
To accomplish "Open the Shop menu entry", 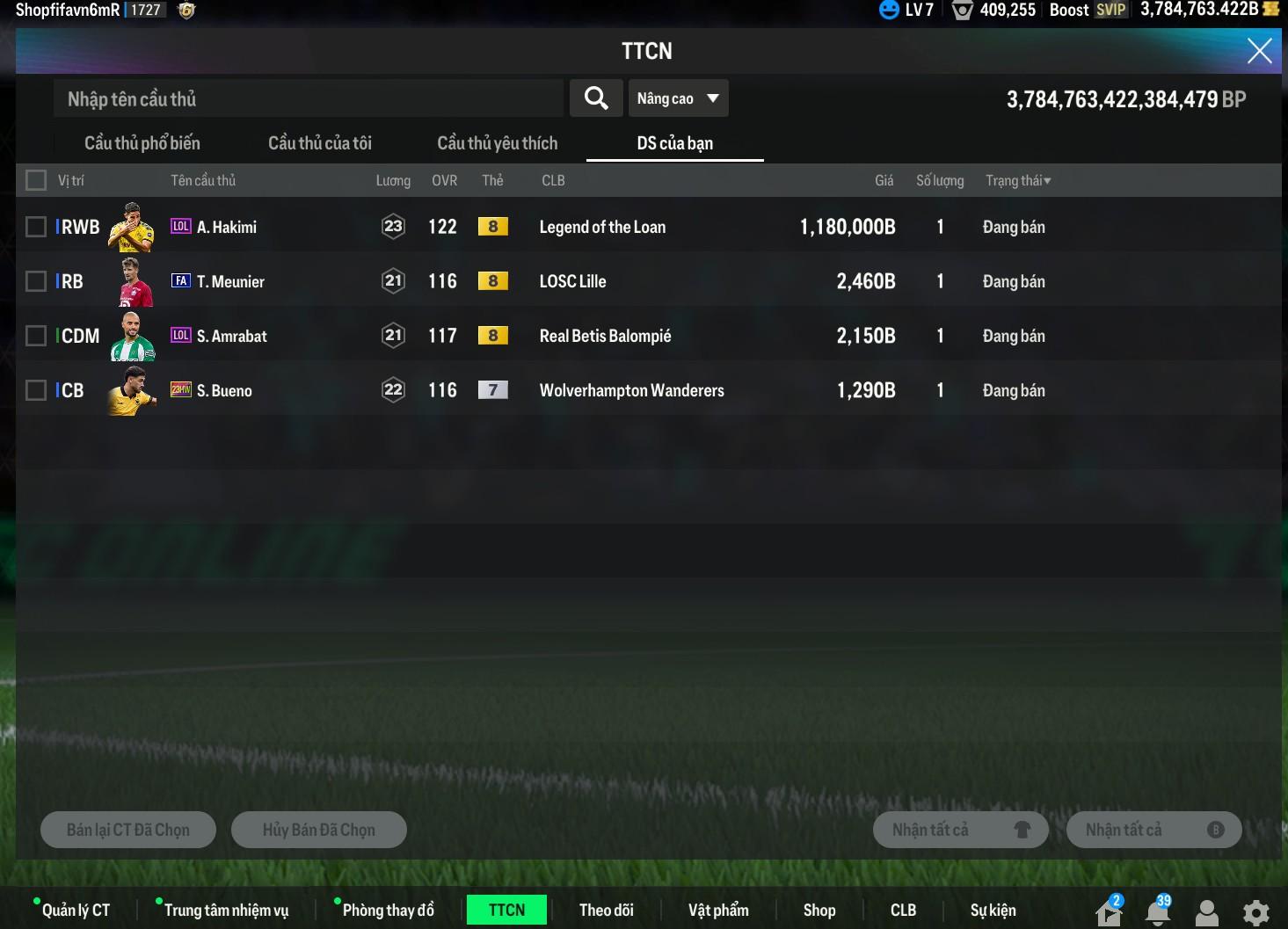I will pos(819,910).
